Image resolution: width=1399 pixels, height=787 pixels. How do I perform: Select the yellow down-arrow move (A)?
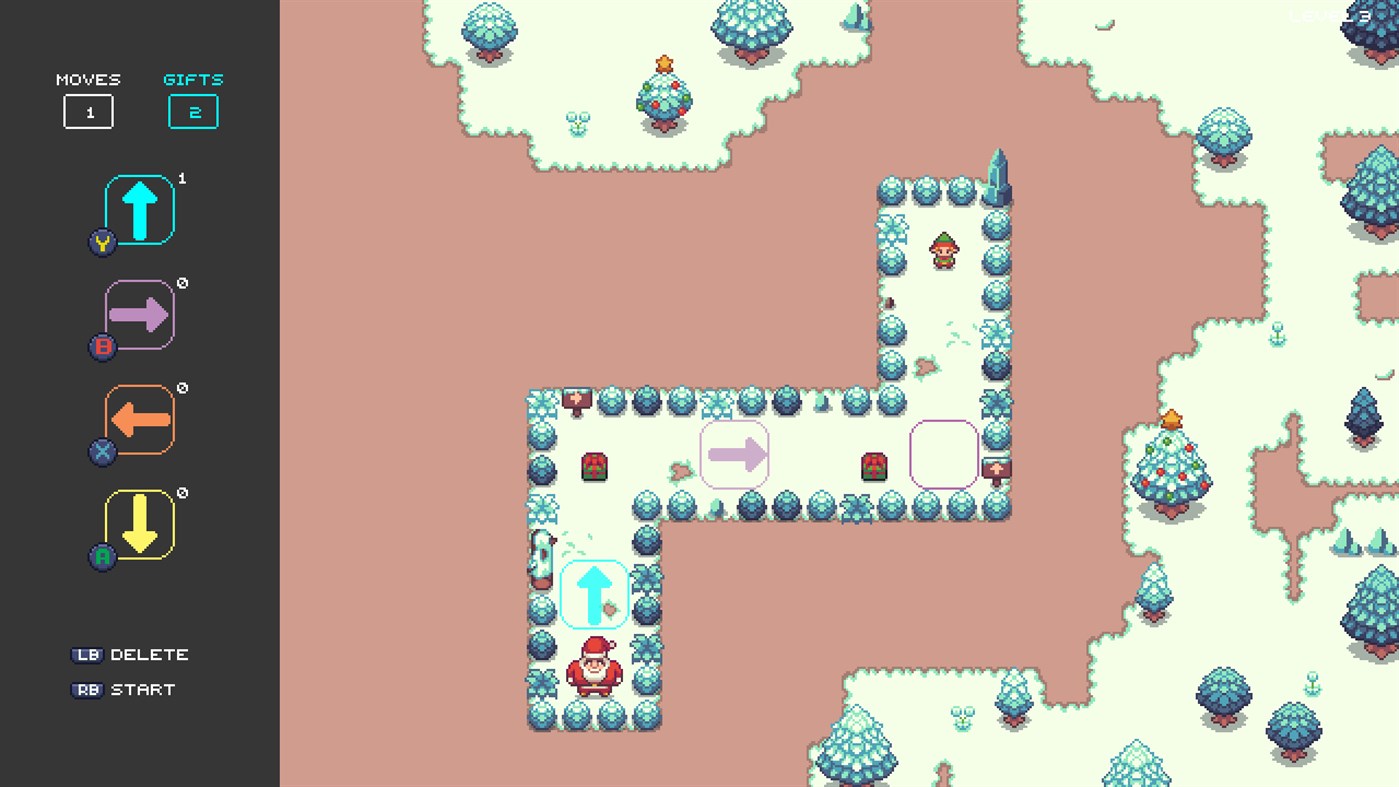pyautogui.click(x=140, y=525)
